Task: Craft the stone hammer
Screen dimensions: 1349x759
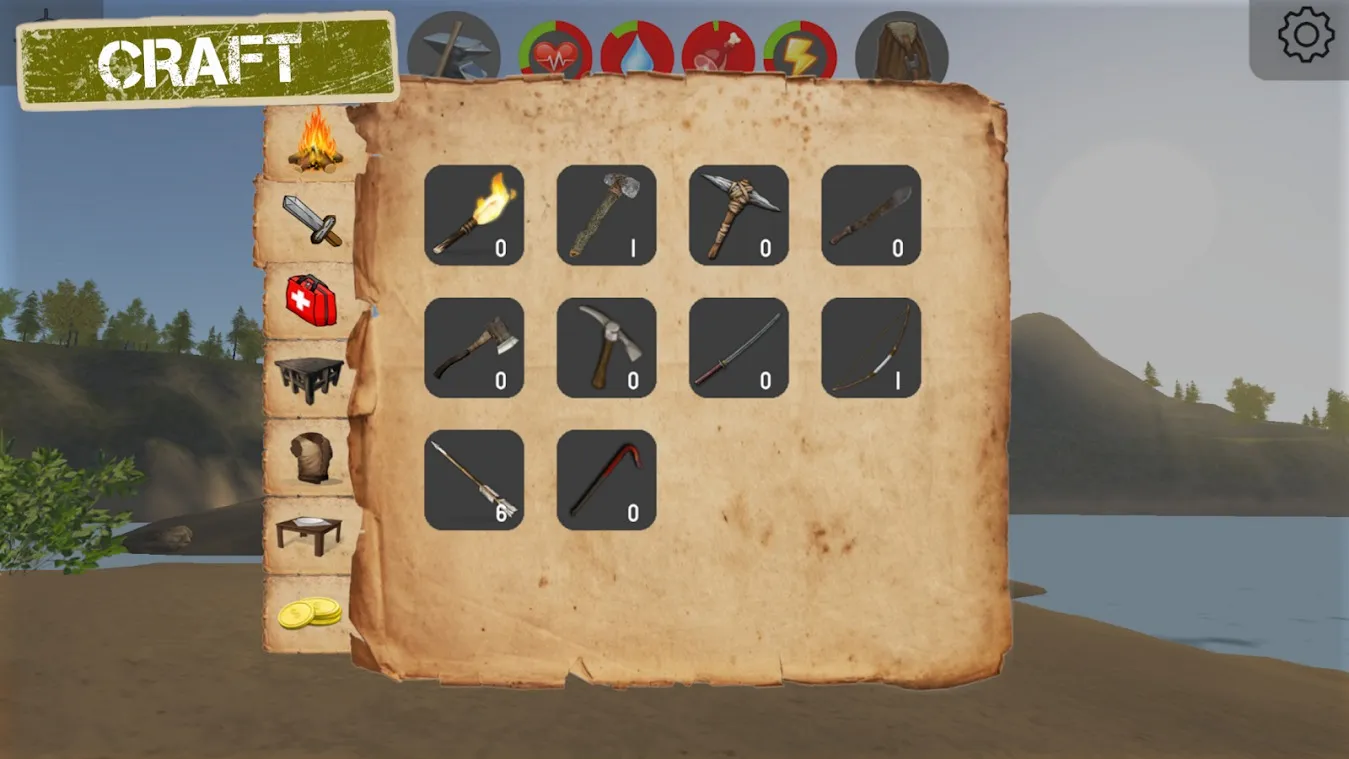Action: [607, 215]
